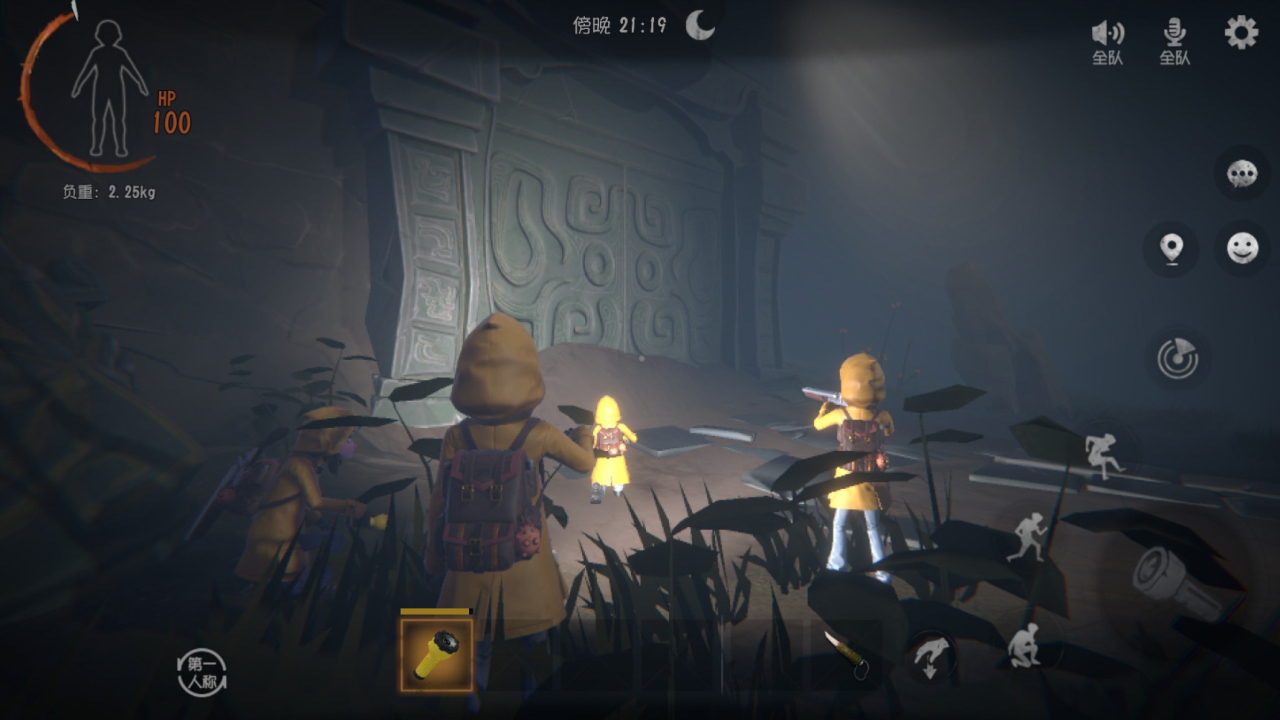Use the large flashlight action button
The width and height of the screenshot is (1280, 720).
point(1172,583)
